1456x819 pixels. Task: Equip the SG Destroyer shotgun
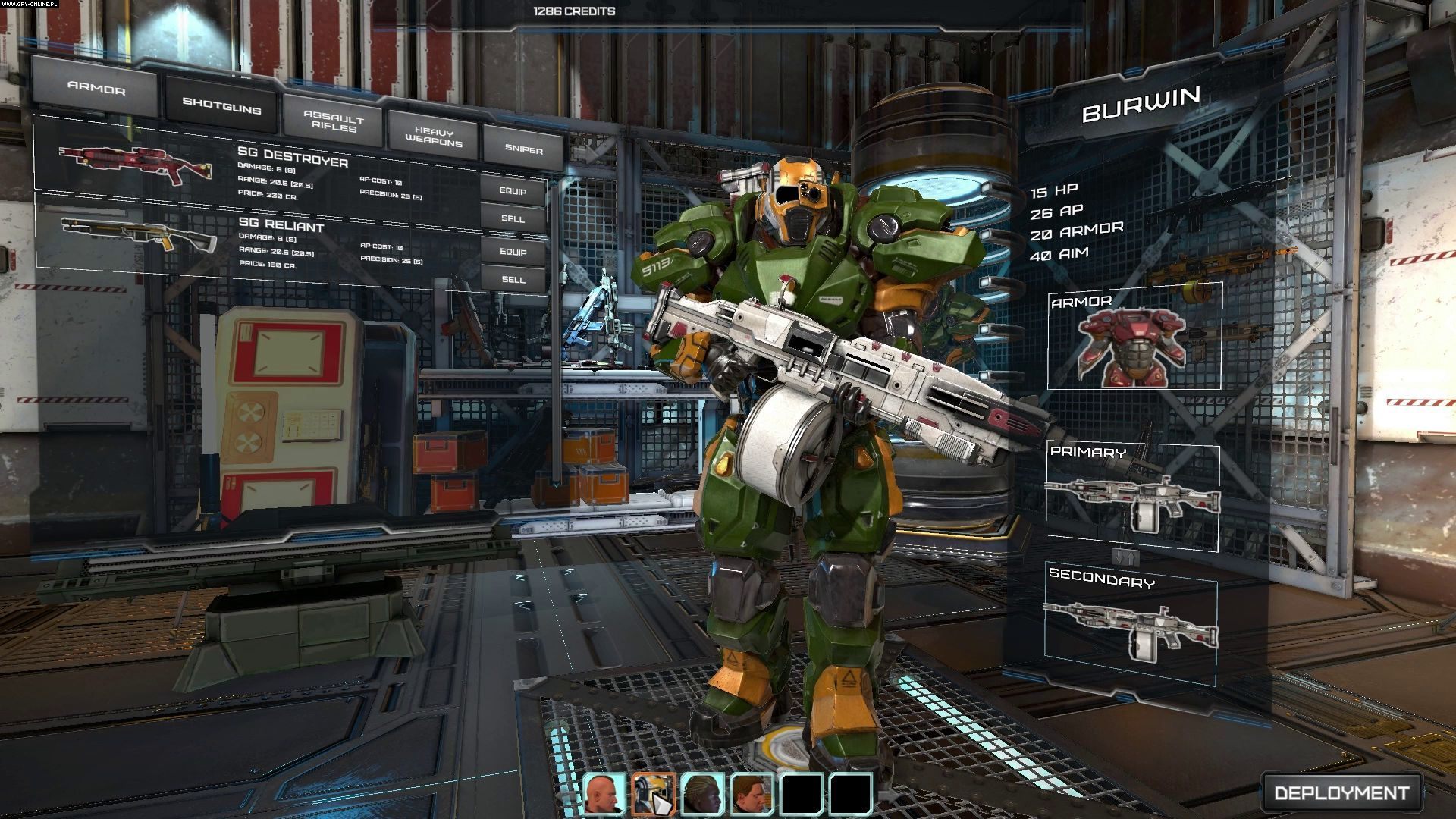tap(513, 191)
